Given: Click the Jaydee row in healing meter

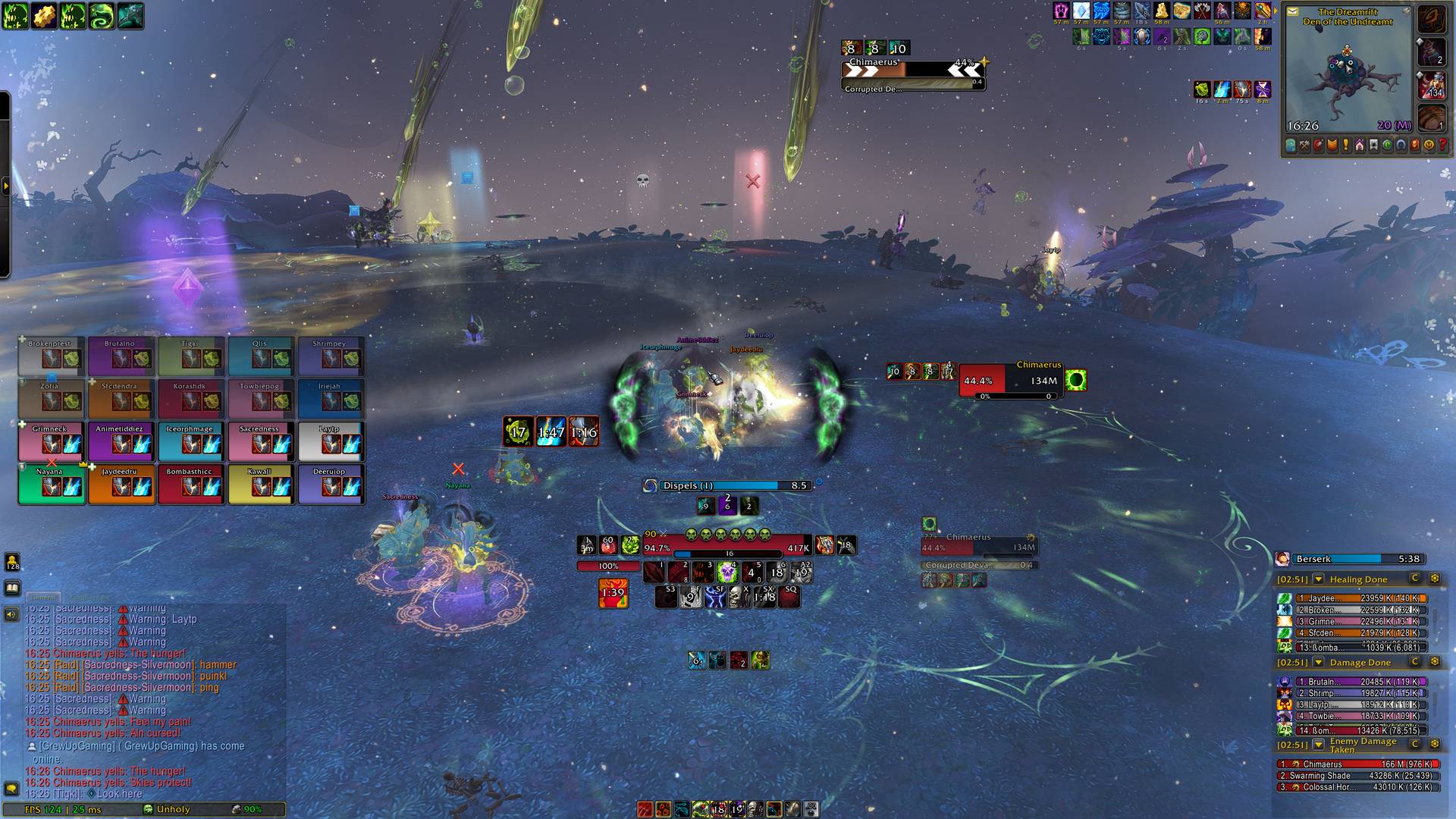Looking at the screenshot, I should [1357, 598].
